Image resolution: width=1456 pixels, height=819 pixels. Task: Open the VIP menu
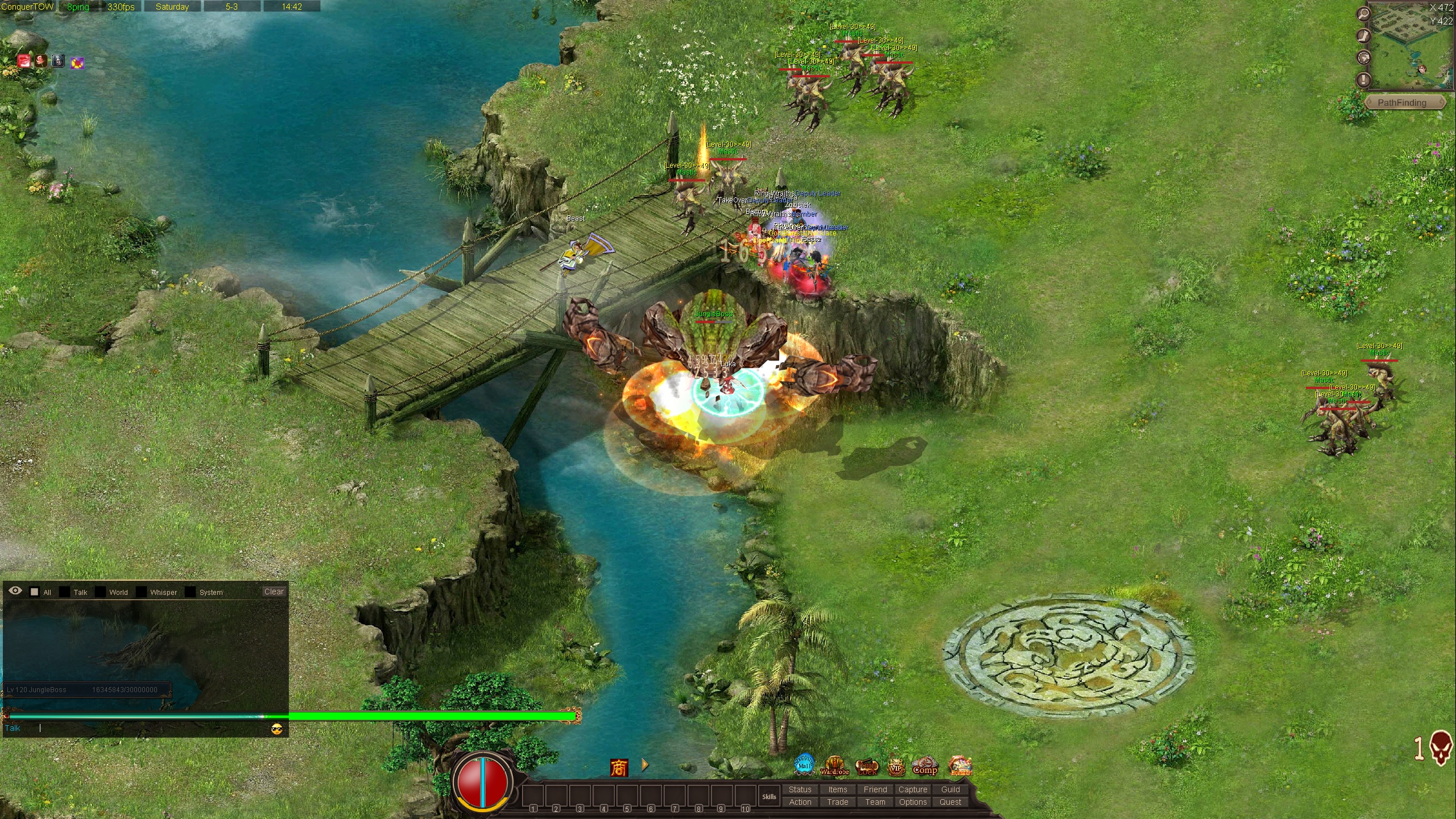coord(896,767)
